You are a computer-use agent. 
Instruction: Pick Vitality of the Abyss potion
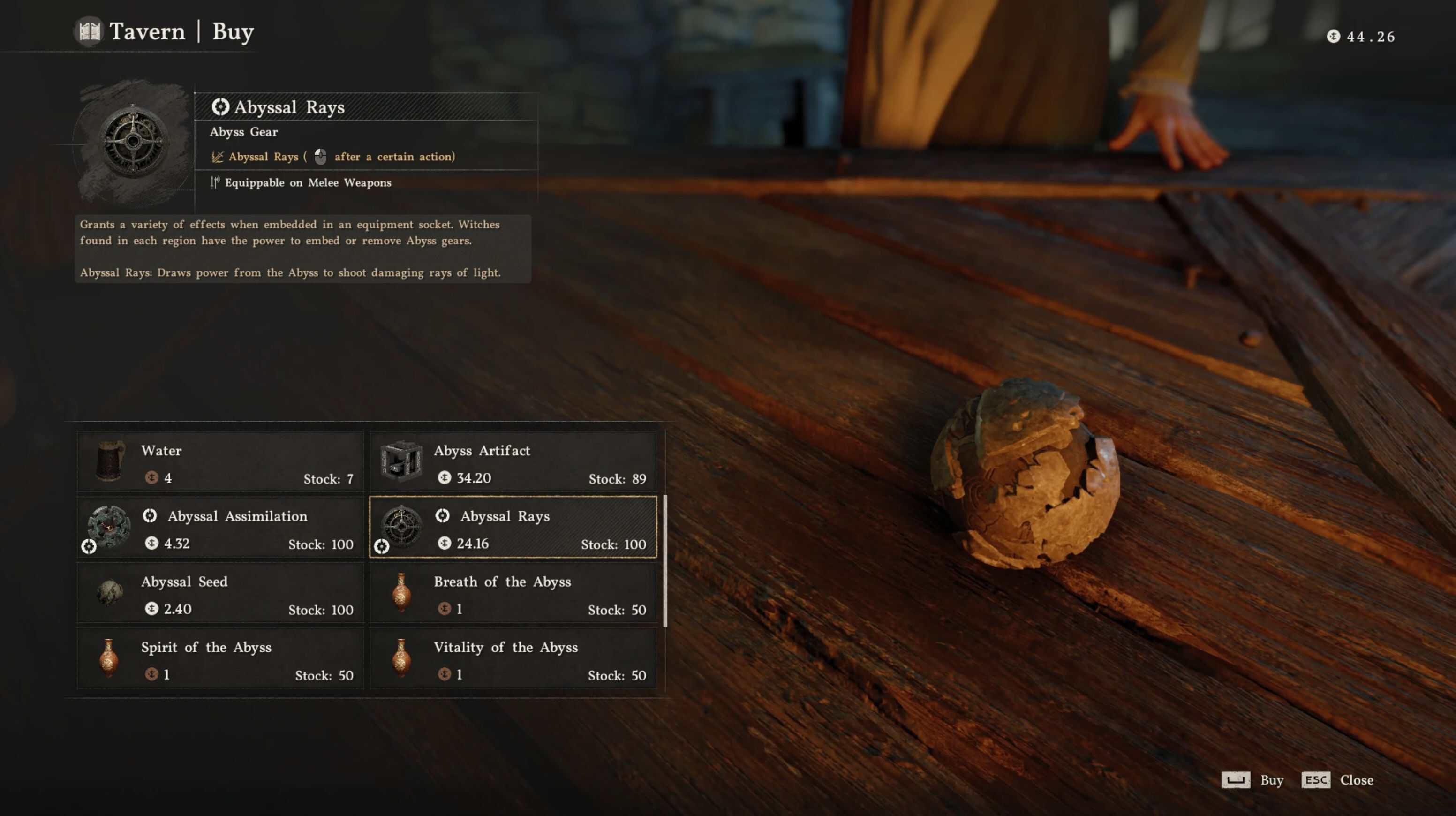(513, 659)
